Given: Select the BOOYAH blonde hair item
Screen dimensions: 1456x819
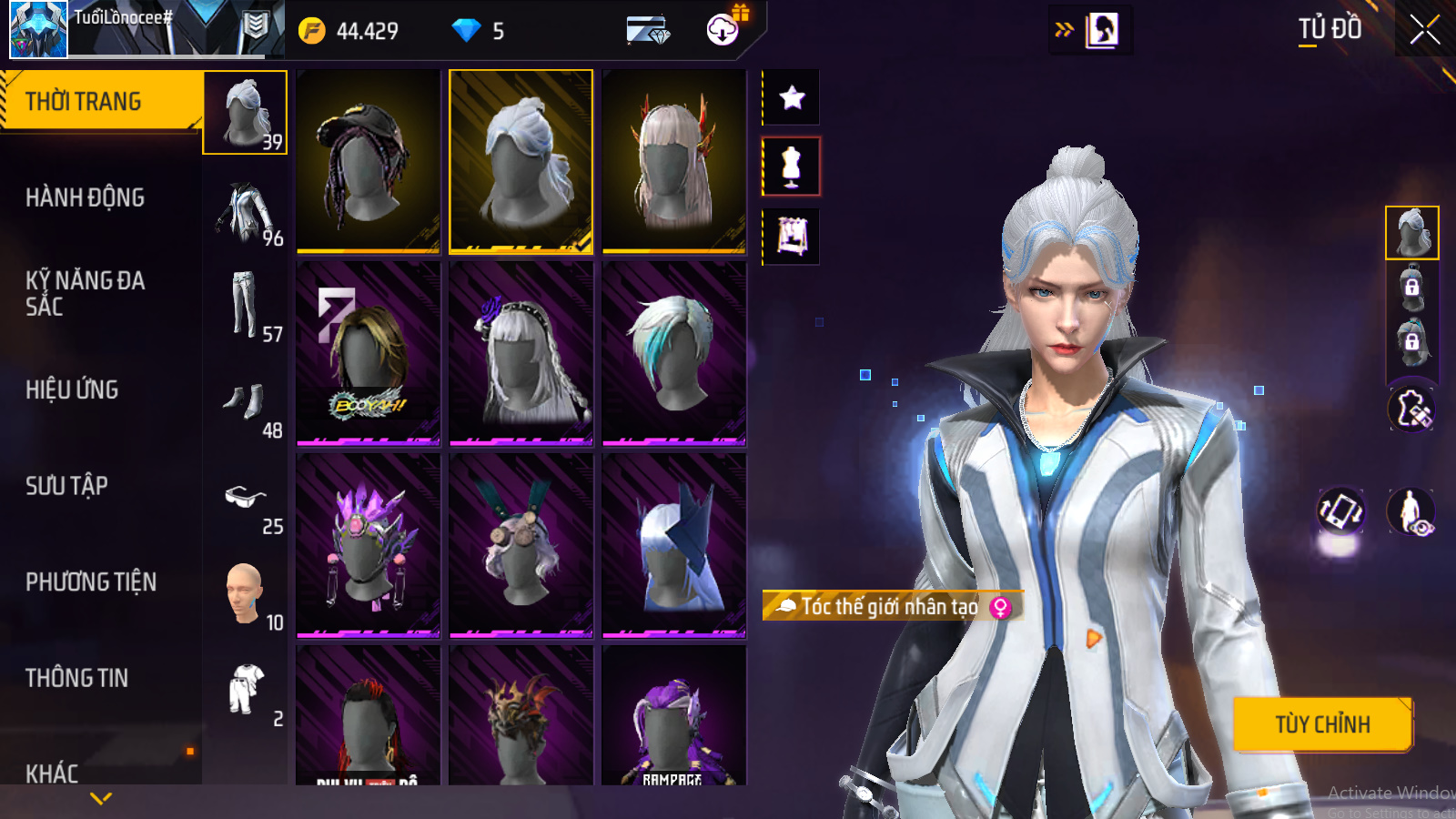Looking at the screenshot, I should [x=368, y=353].
